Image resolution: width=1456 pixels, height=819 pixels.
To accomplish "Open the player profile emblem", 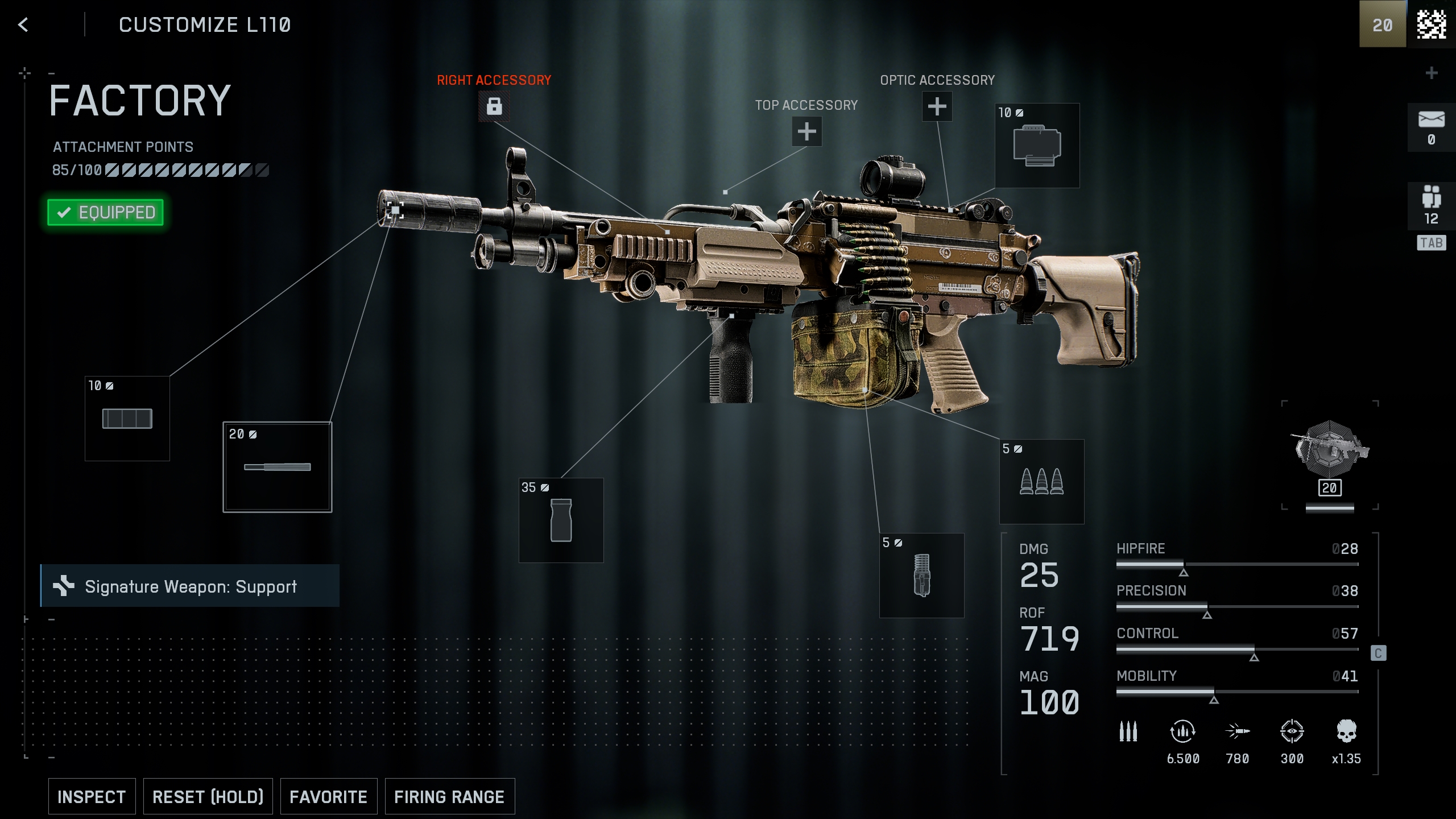I will pyautogui.click(x=1431, y=24).
